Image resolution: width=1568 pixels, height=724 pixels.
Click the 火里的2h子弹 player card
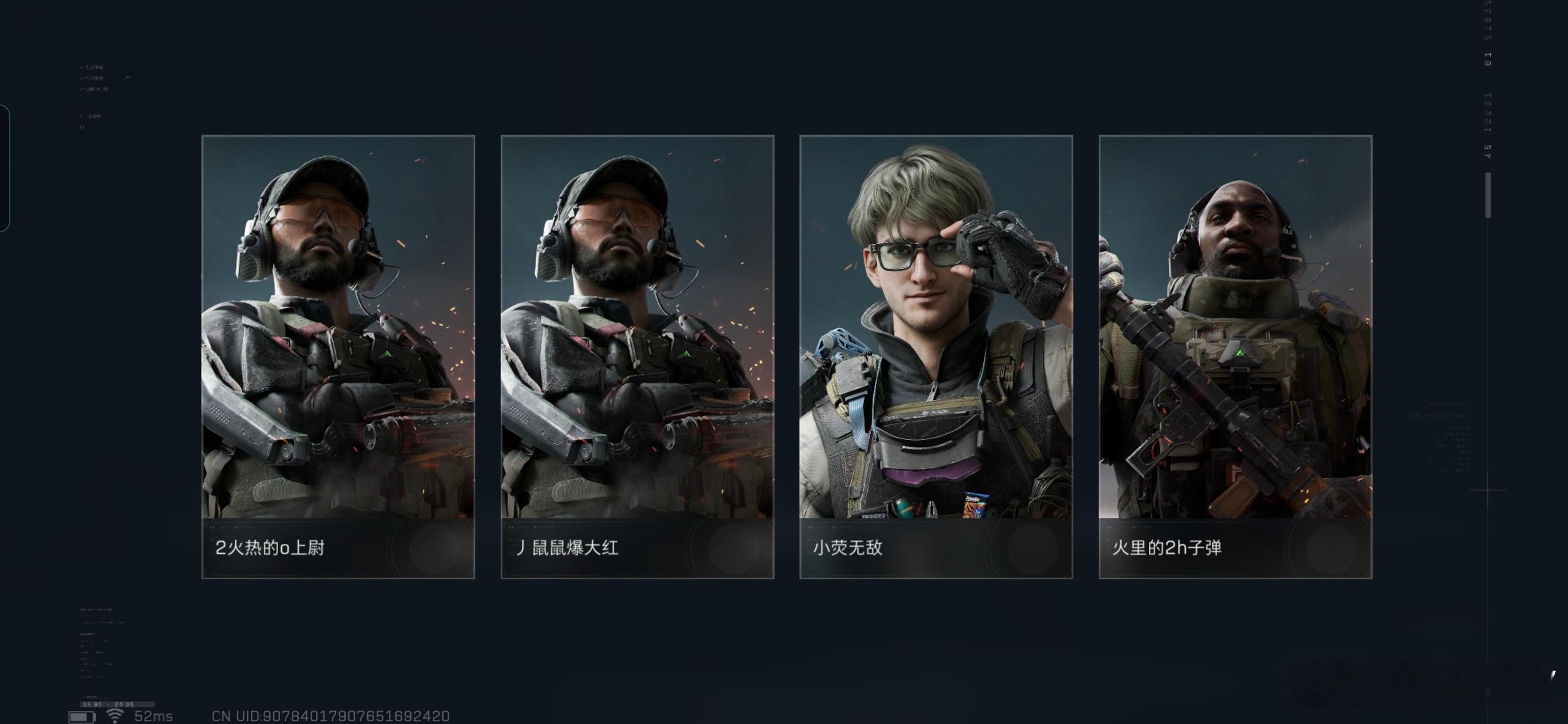click(x=1235, y=356)
